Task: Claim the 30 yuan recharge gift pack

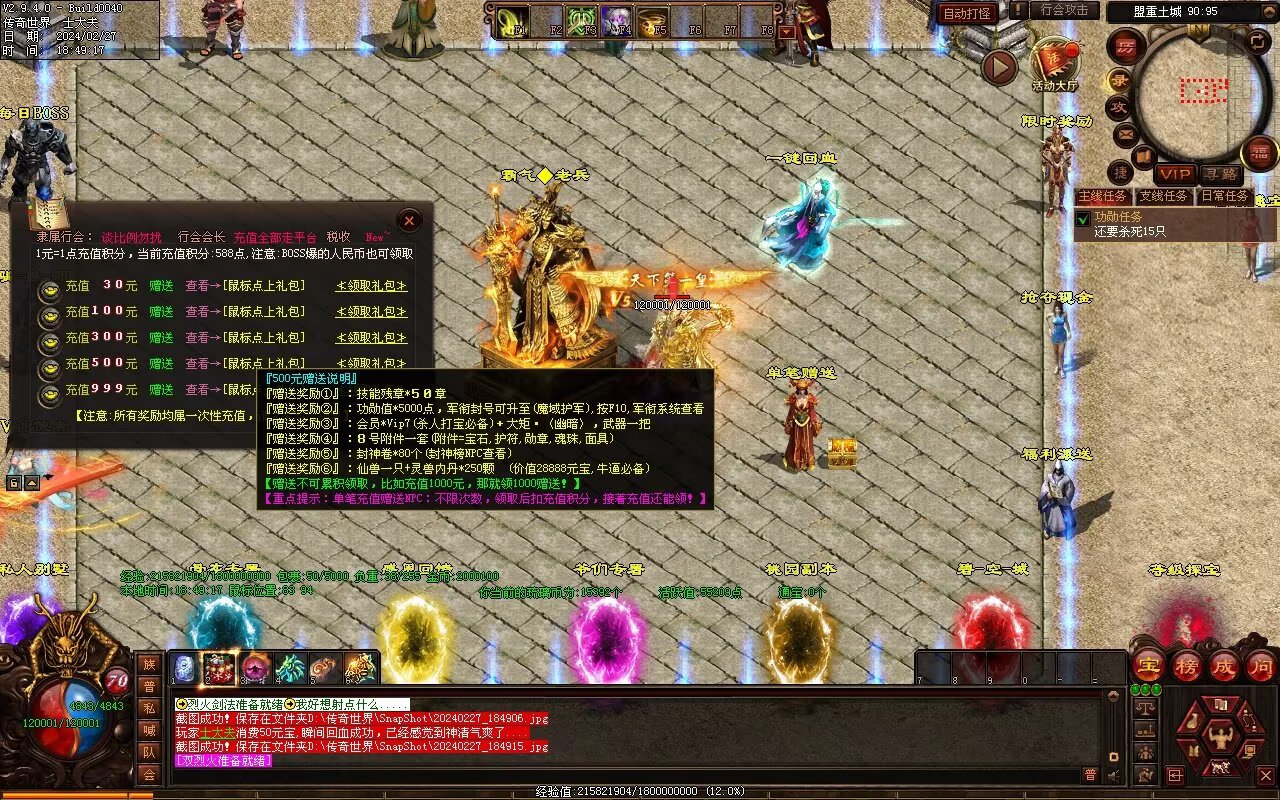Action: pos(371,286)
